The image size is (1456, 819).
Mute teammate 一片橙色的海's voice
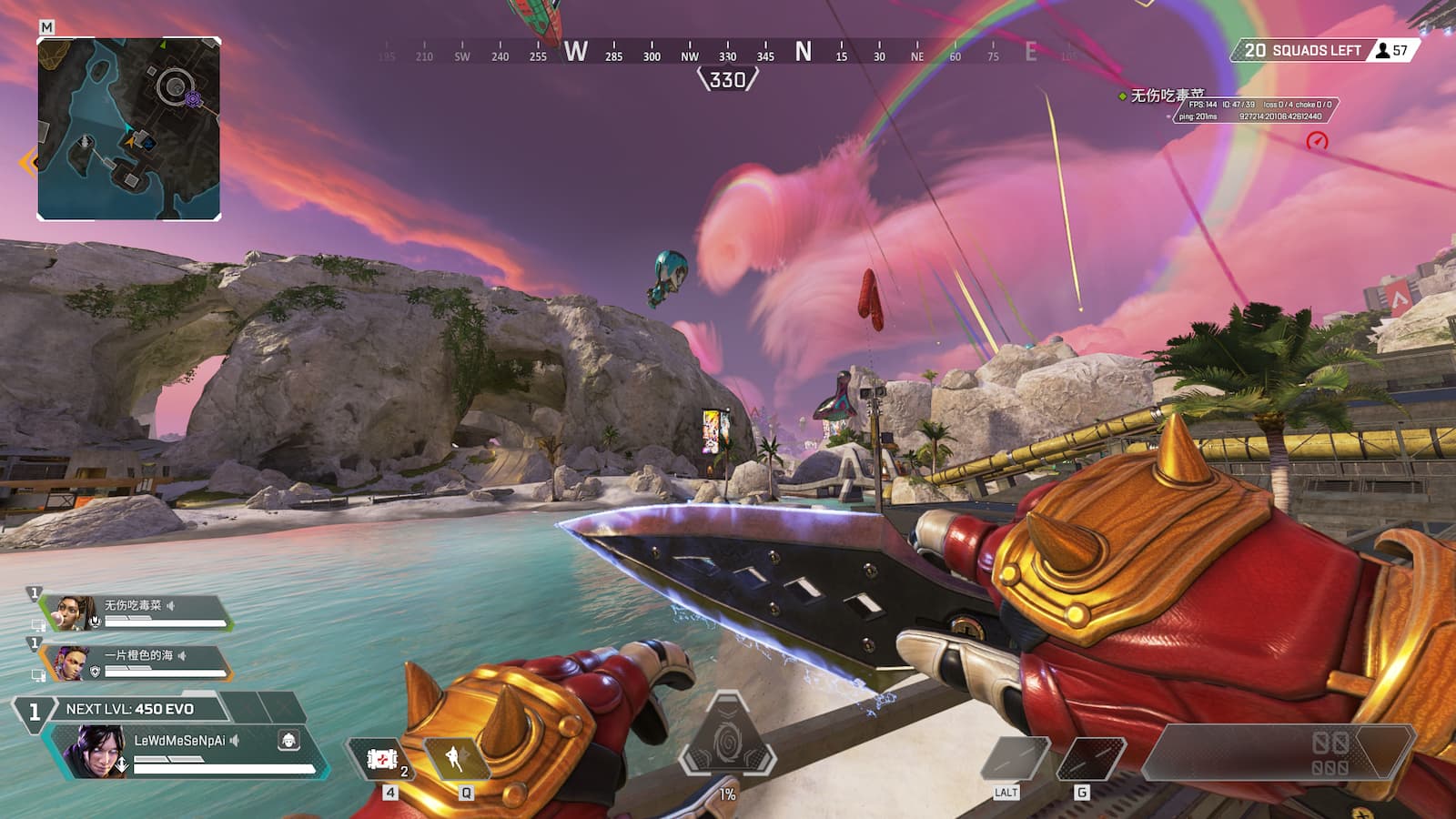point(181,656)
